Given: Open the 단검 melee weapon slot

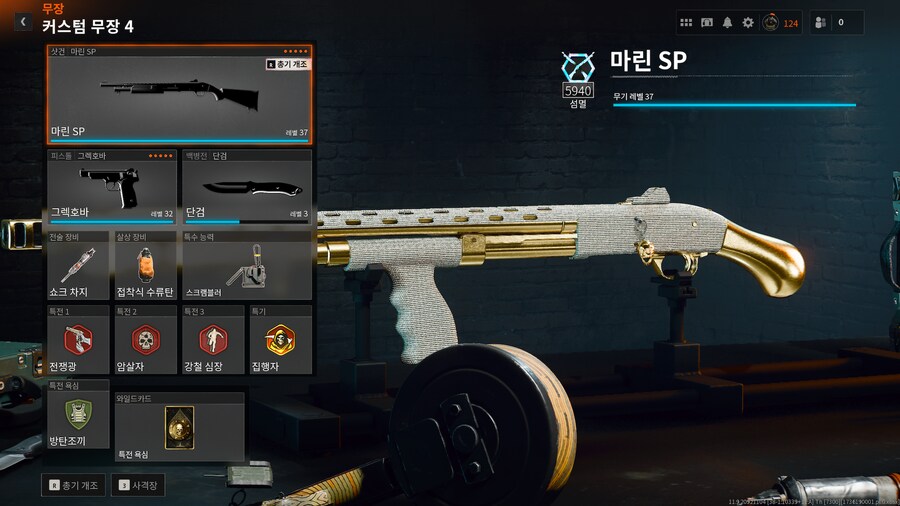Looking at the screenshot, I should click(x=246, y=188).
